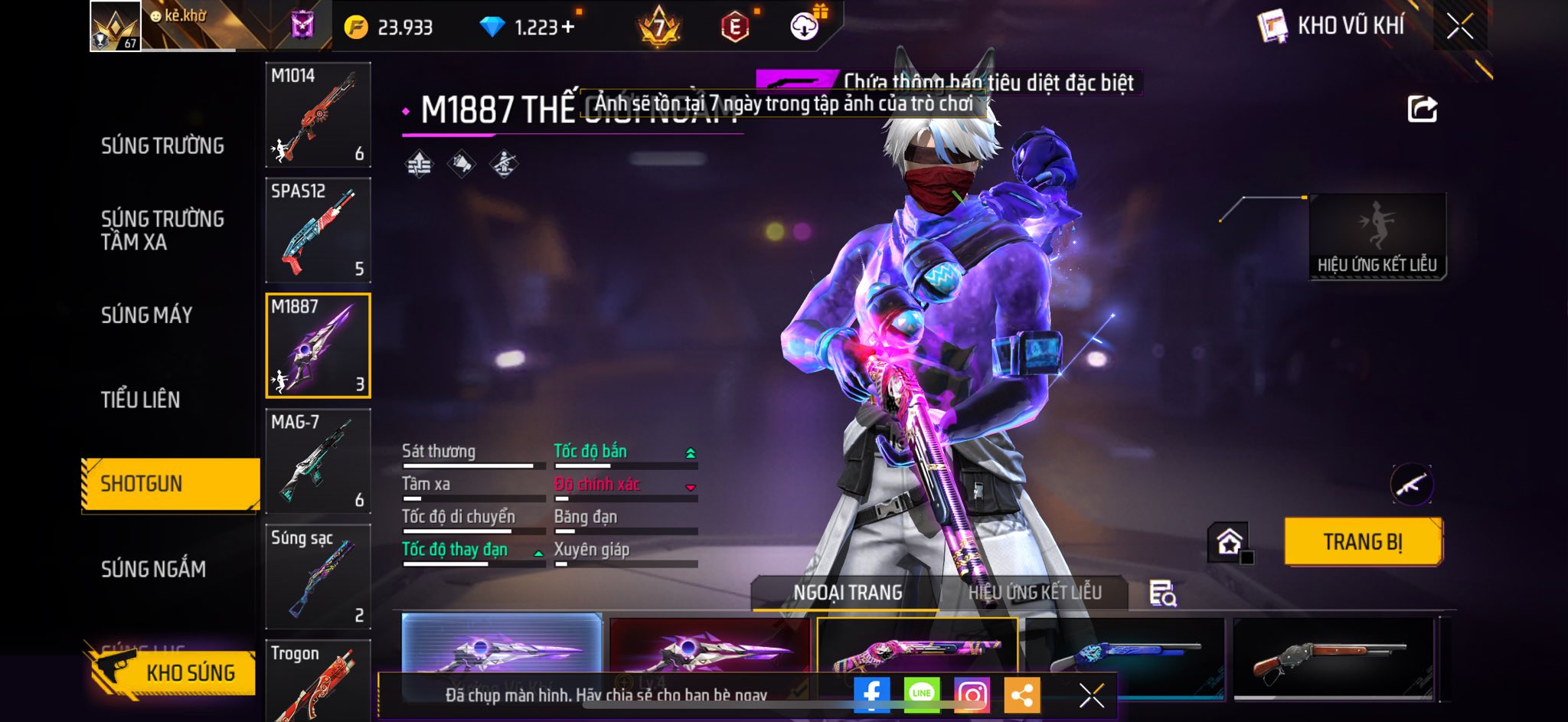
Task: Pick the M1014 shotgun slot
Action: (x=318, y=115)
